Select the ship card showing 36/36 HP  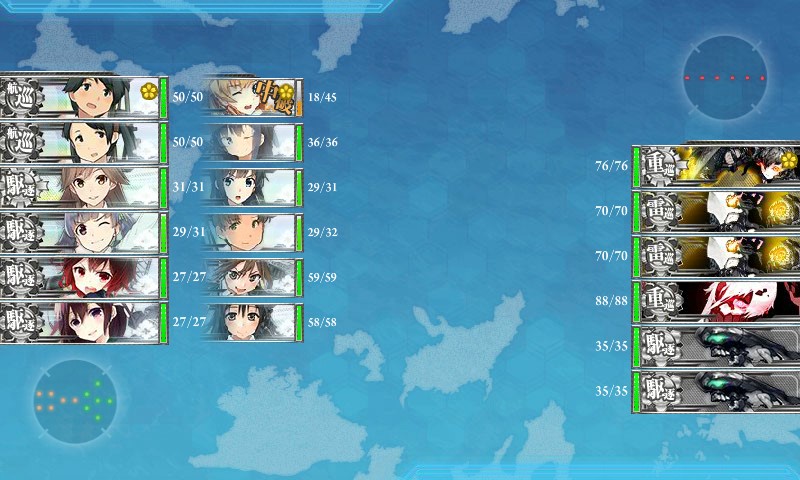click(x=252, y=142)
